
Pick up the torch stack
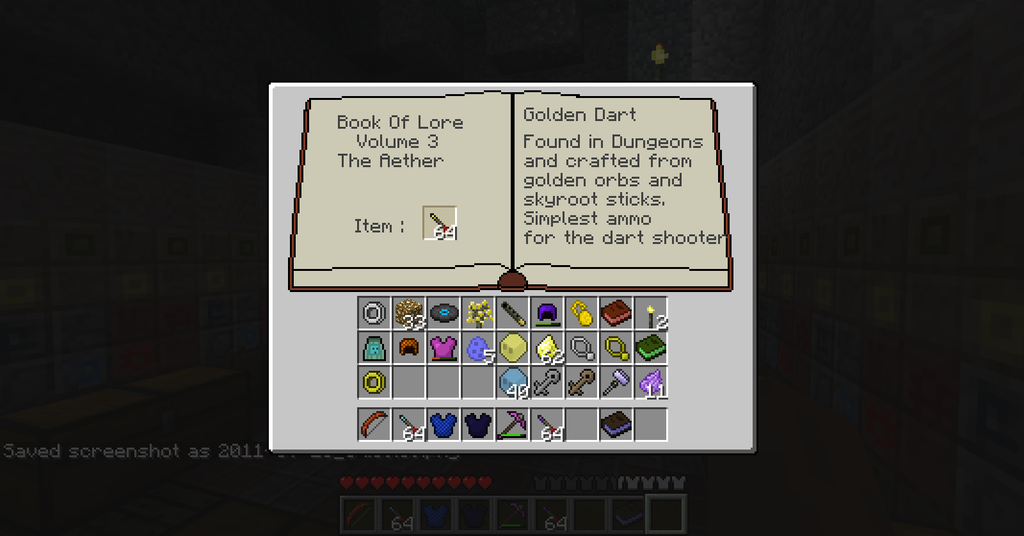[x=651, y=313]
